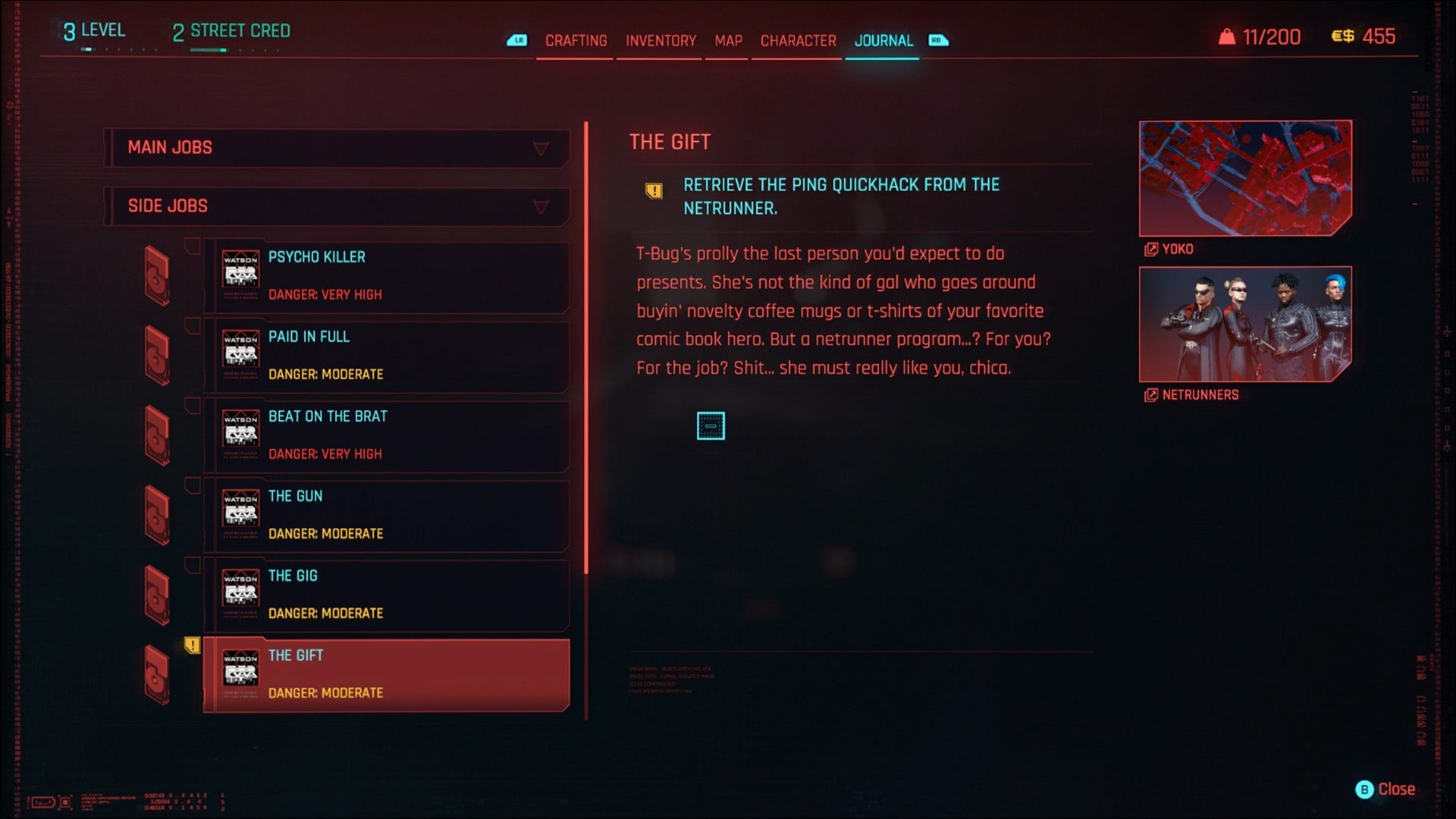Screen dimensions: 1456x819
Task: Collapse the Main Jobs section
Action: pyautogui.click(x=541, y=149)
